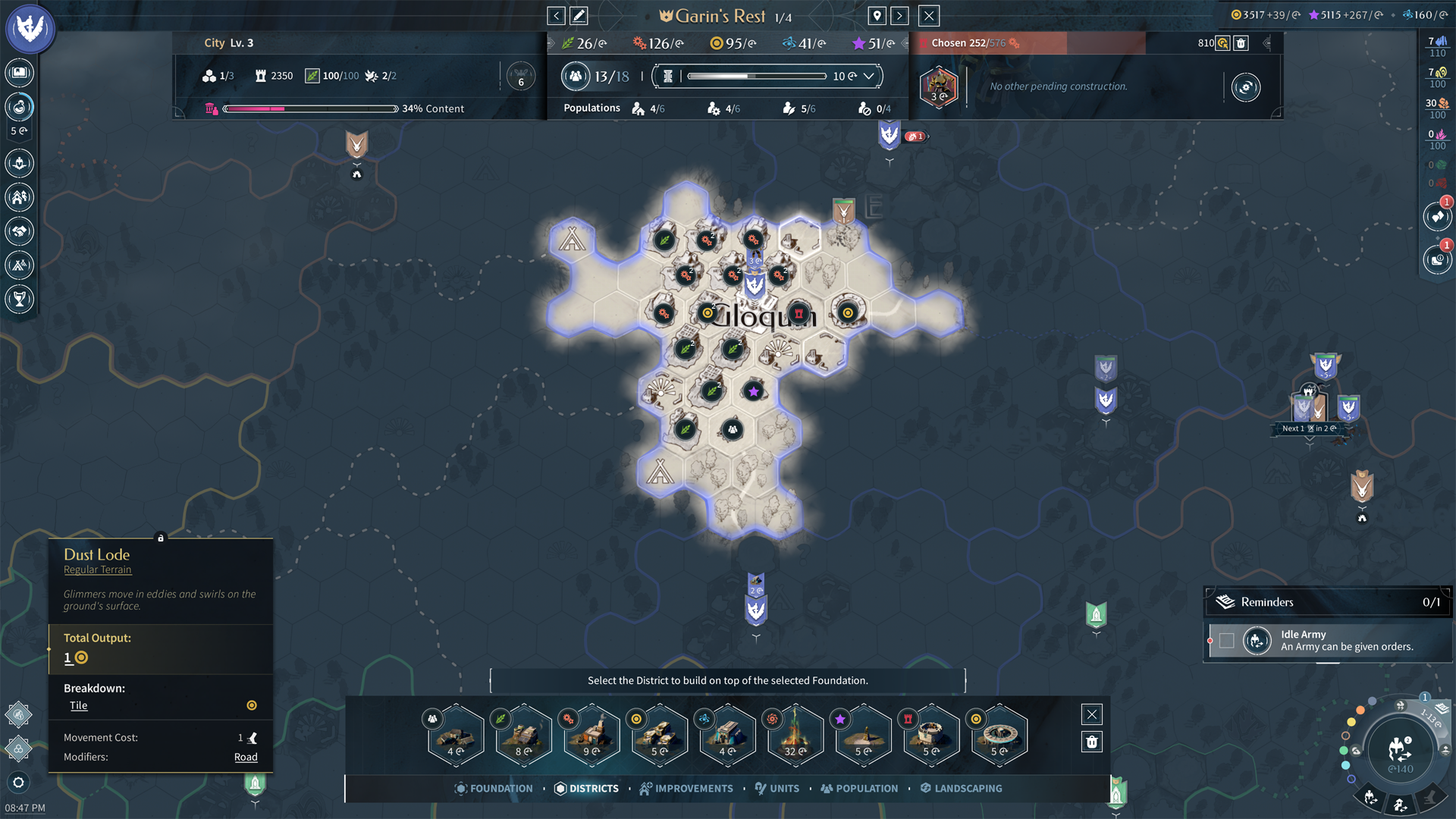Open the production dropdown chevron next to 10

[870, 76]
